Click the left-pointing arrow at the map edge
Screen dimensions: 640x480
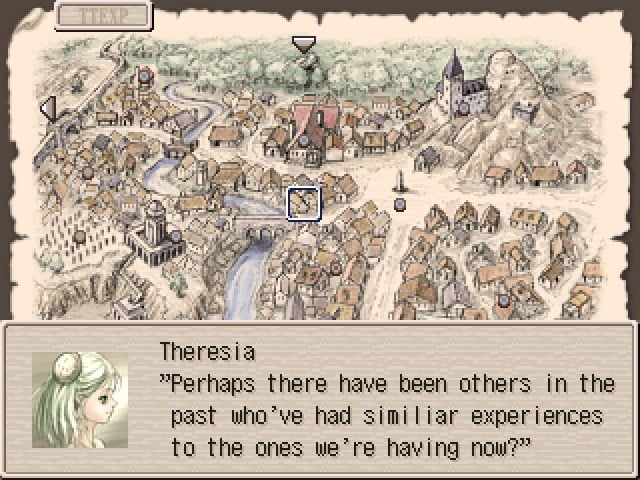tap(47, 108)
